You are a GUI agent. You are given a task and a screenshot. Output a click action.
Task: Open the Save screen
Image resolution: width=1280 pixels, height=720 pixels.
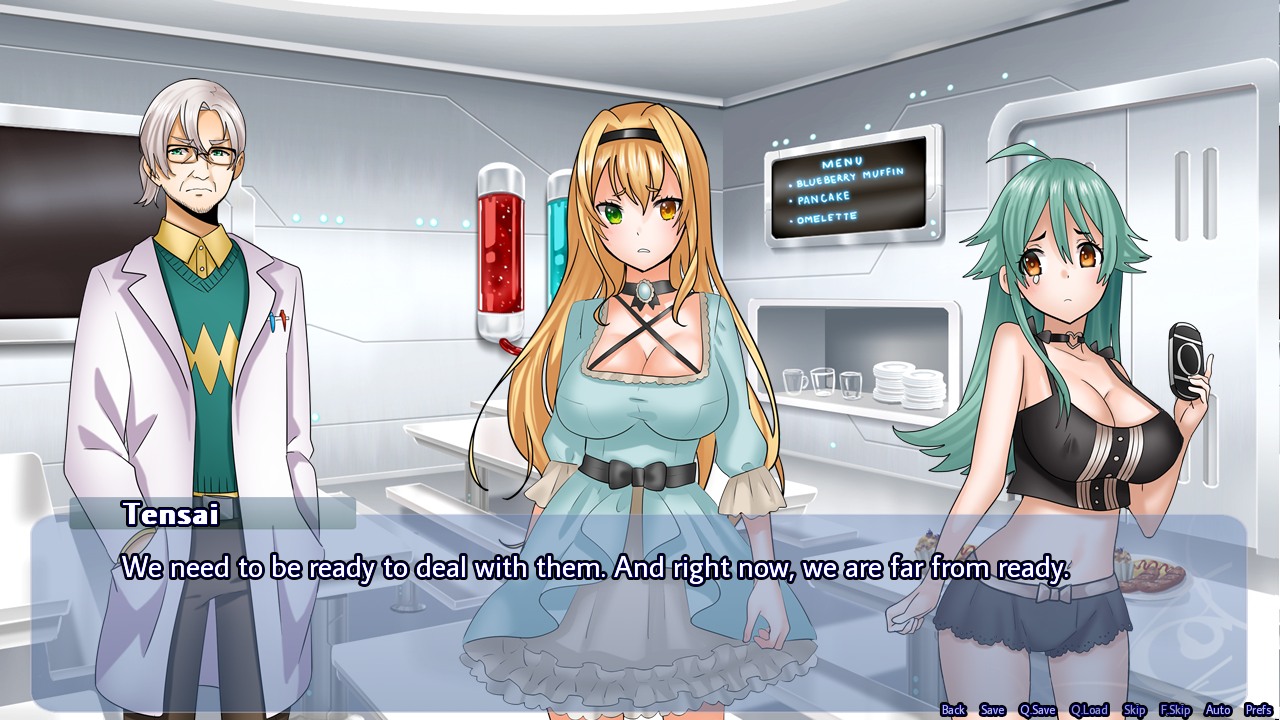click(x=992, y=708)
